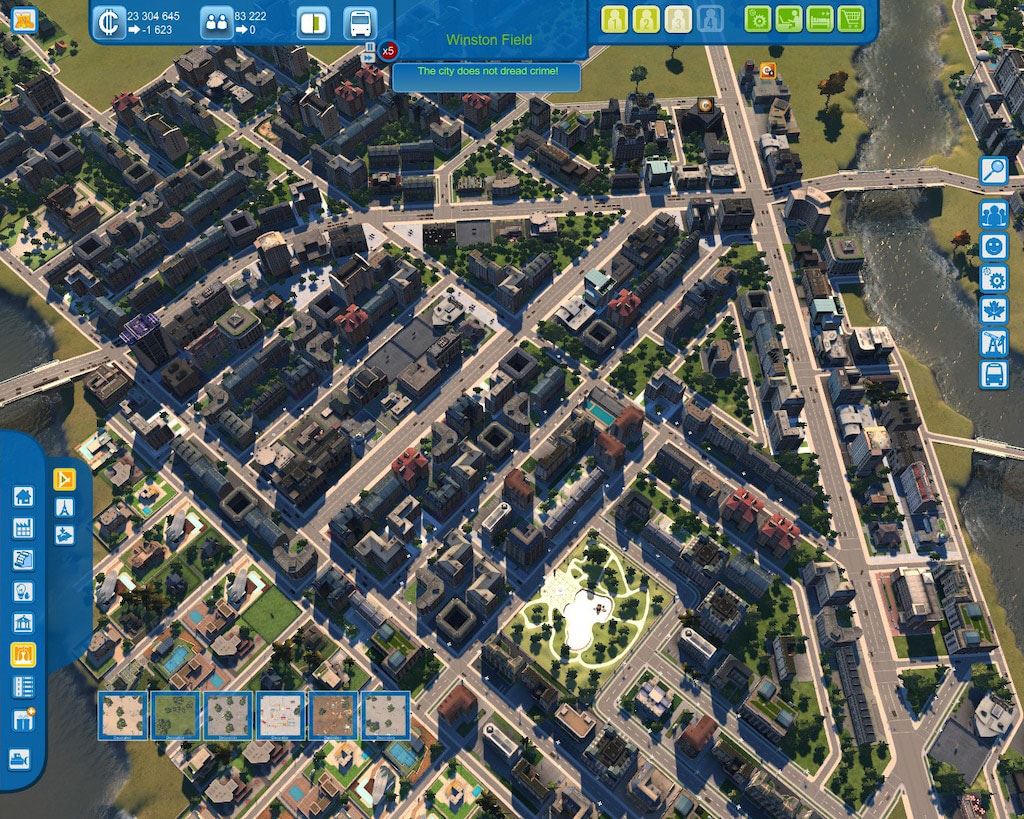Select the hotel bed filter icon

coord(820,19)
